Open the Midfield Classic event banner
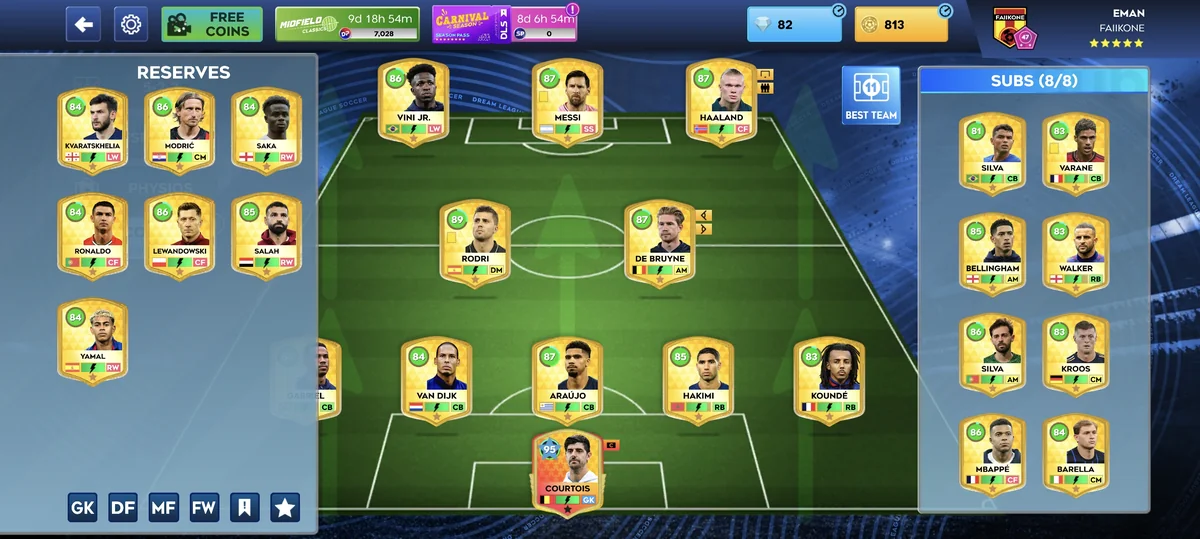Screen dimensions: 1200x539 [347, 24]
